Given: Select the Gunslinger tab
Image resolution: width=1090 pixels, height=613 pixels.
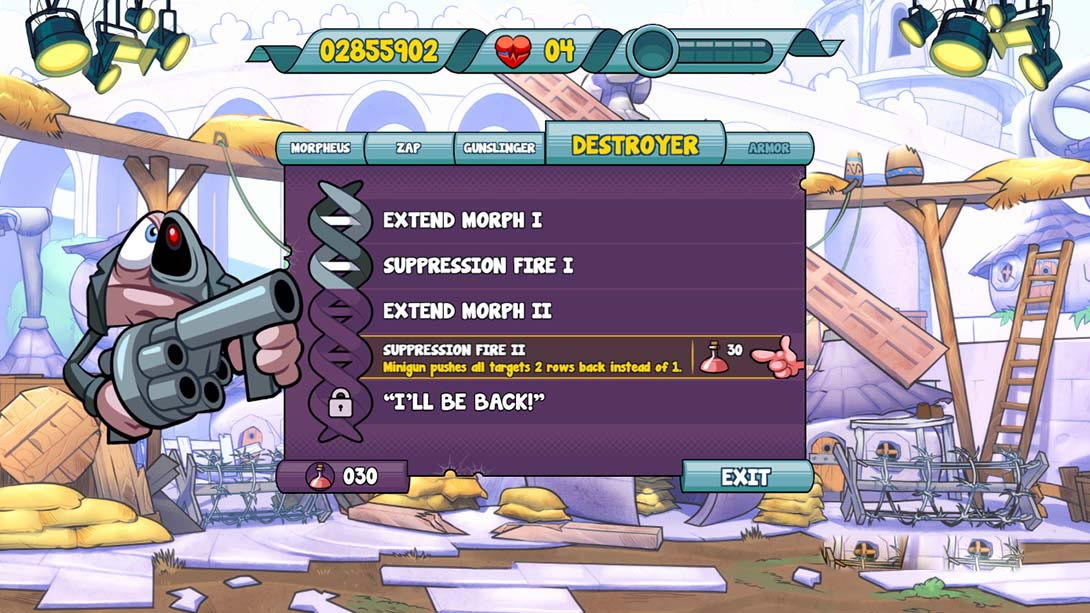Looking at the screenshot, I should click(x=499, y=148).
